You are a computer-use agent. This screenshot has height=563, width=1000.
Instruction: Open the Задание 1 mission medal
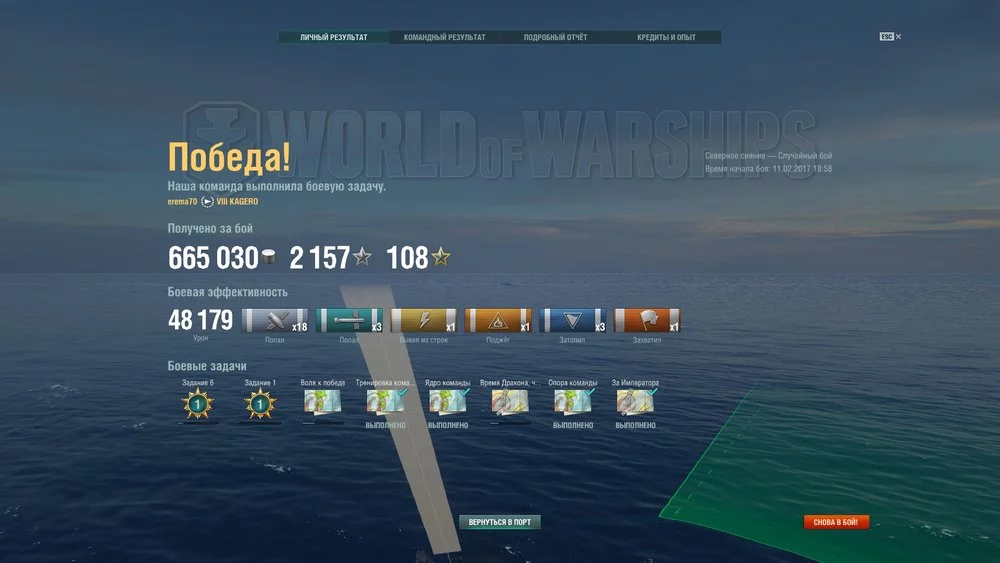[260, 404]
